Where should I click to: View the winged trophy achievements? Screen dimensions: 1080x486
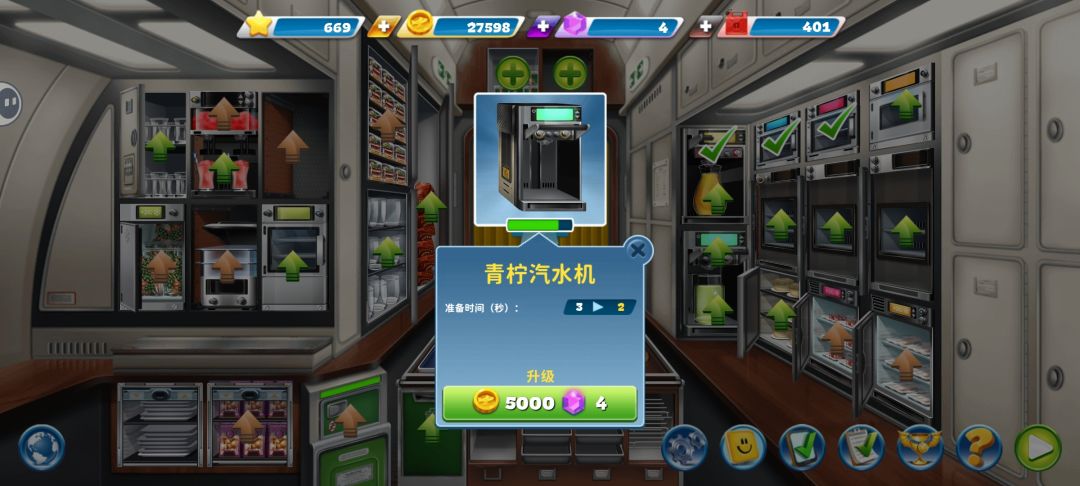tap(920, 448)
